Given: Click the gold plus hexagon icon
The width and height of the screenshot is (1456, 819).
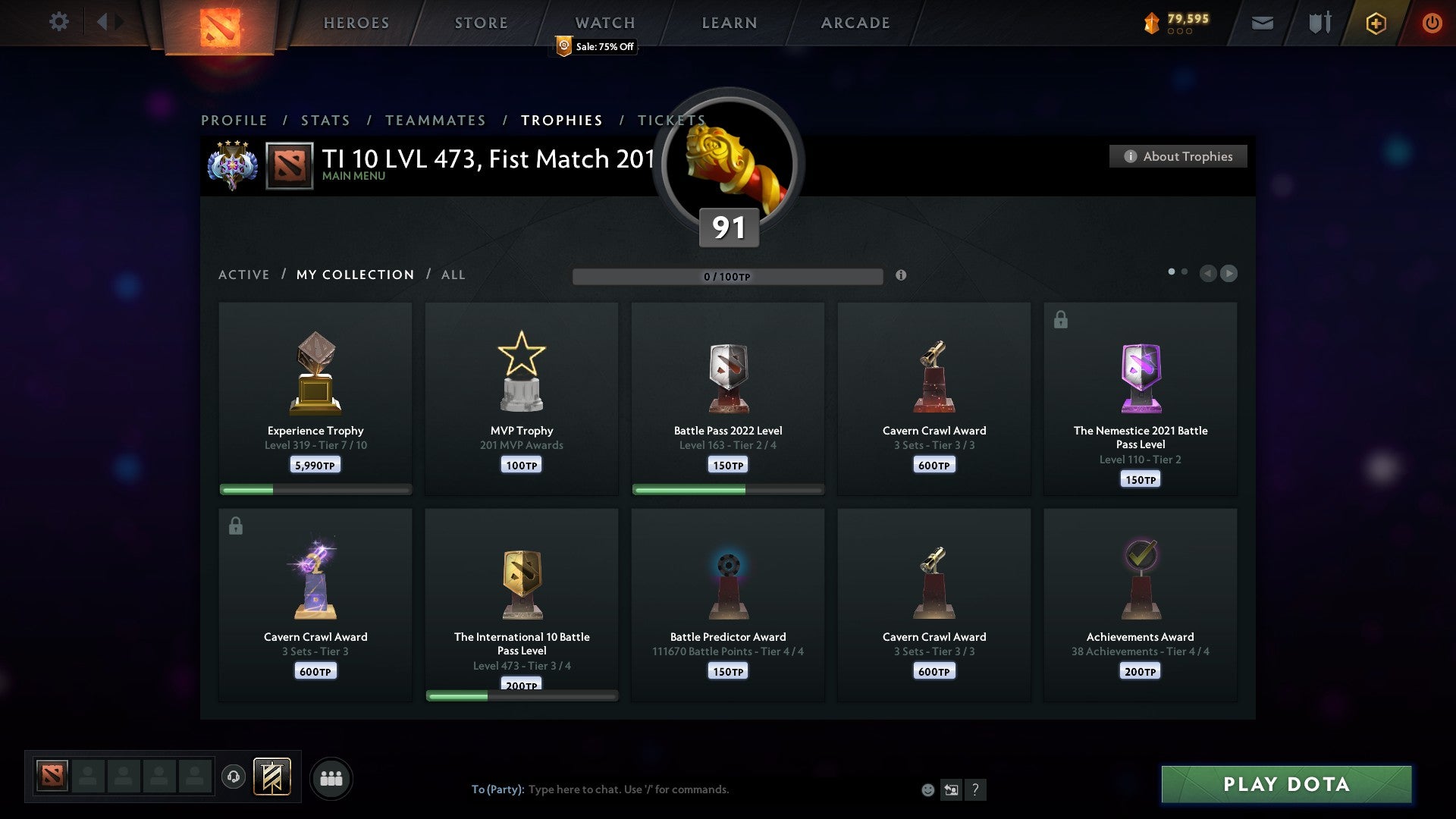Looking at the screenshot, I should coord(1376,23).
